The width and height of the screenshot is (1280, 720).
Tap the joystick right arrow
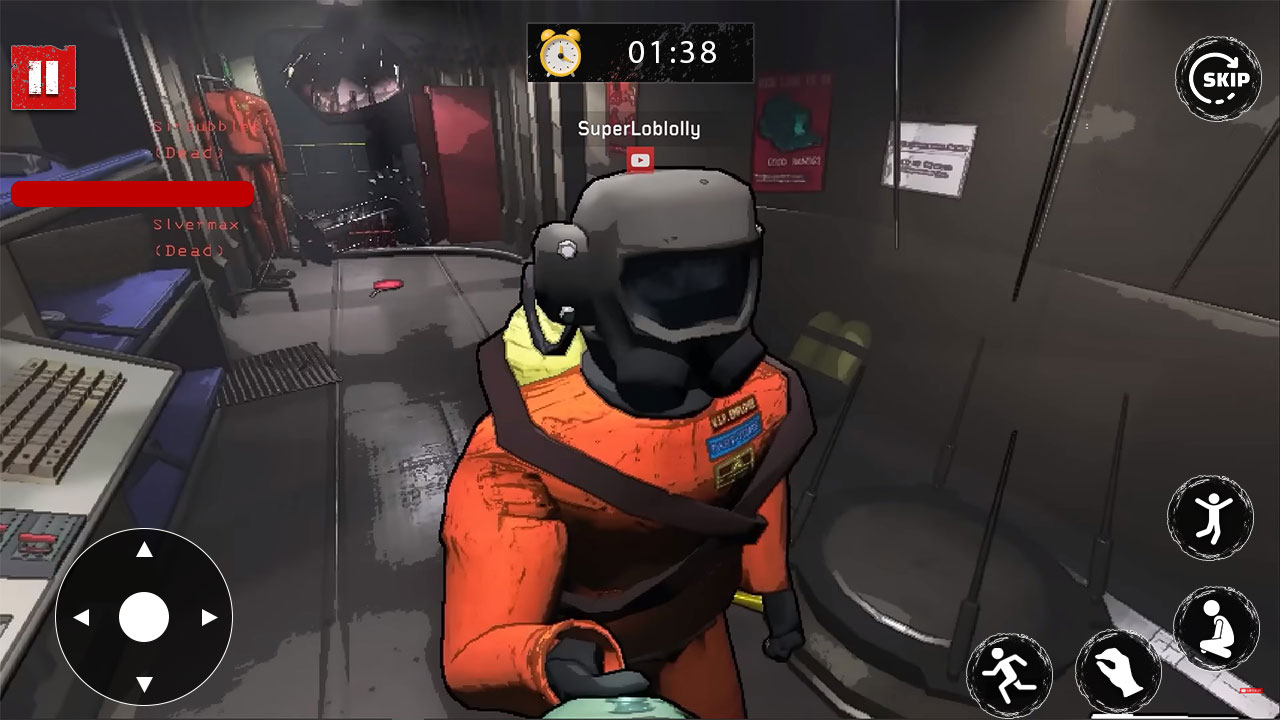point(208,618)
